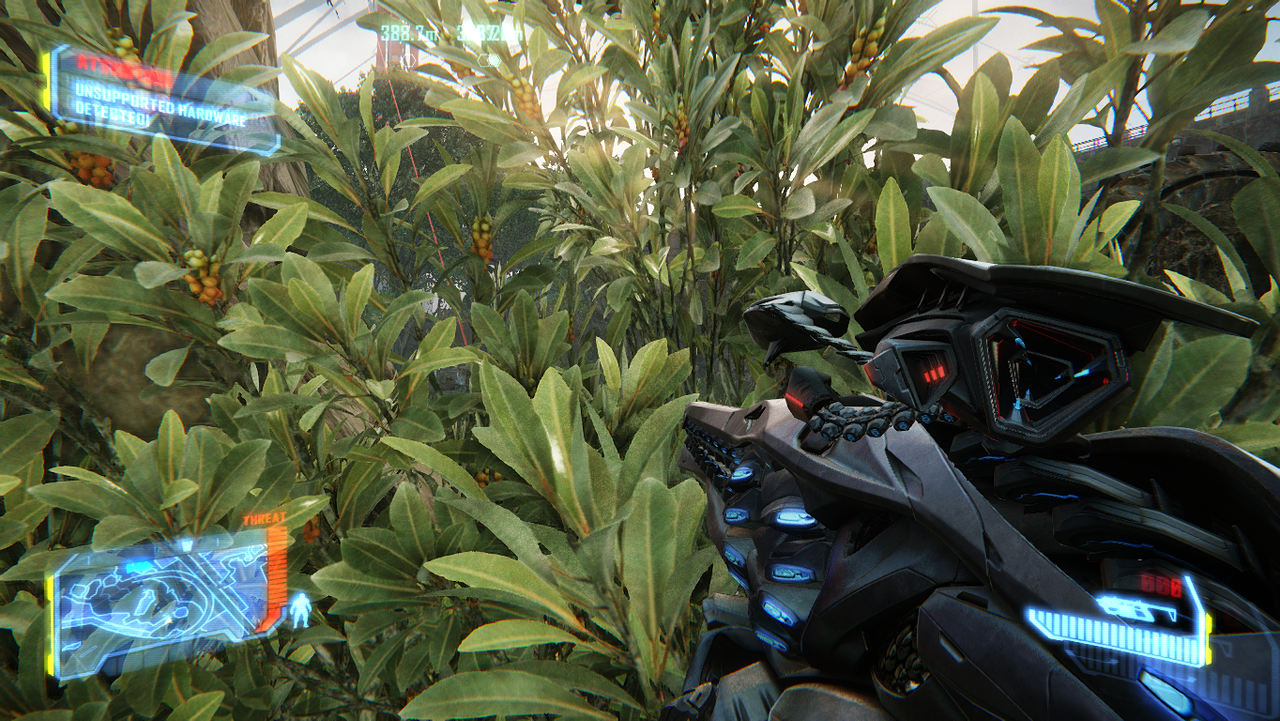Open the THREAT label tab above the minimap
Viewport: 1280px width, 721px height.
point(264,517)
